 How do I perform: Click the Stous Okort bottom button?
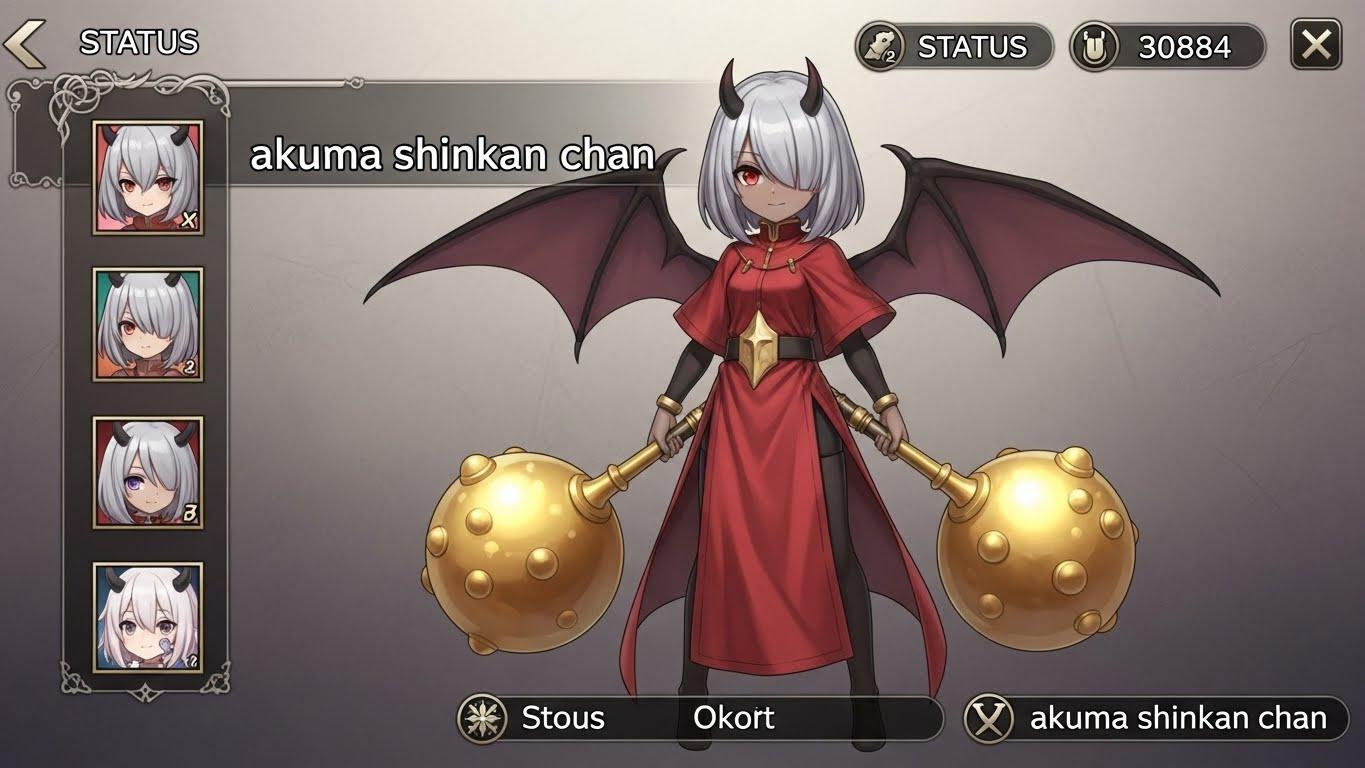[699, 718]
